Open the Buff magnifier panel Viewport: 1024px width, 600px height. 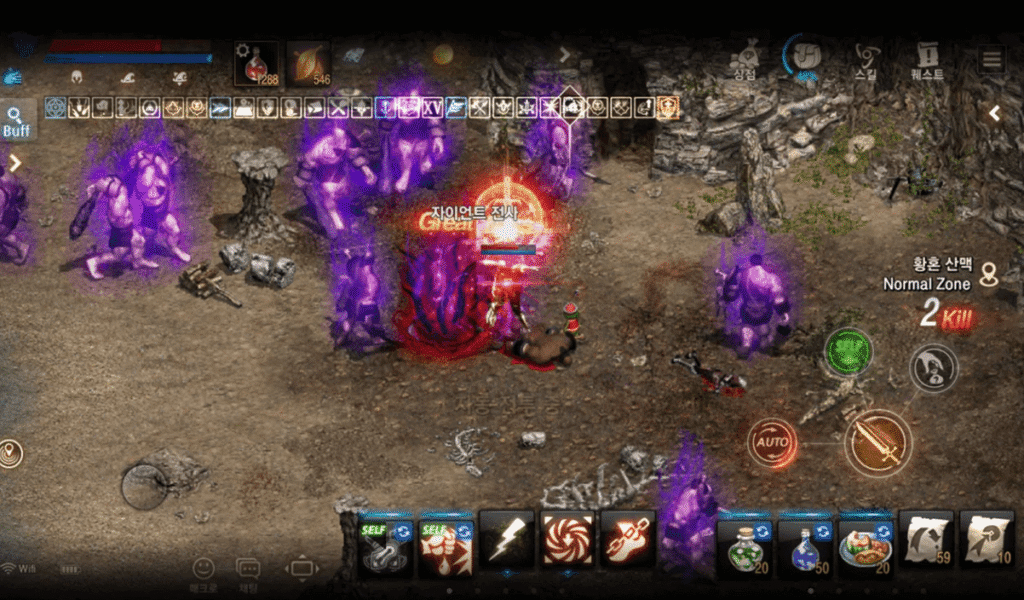click(17, 121)
